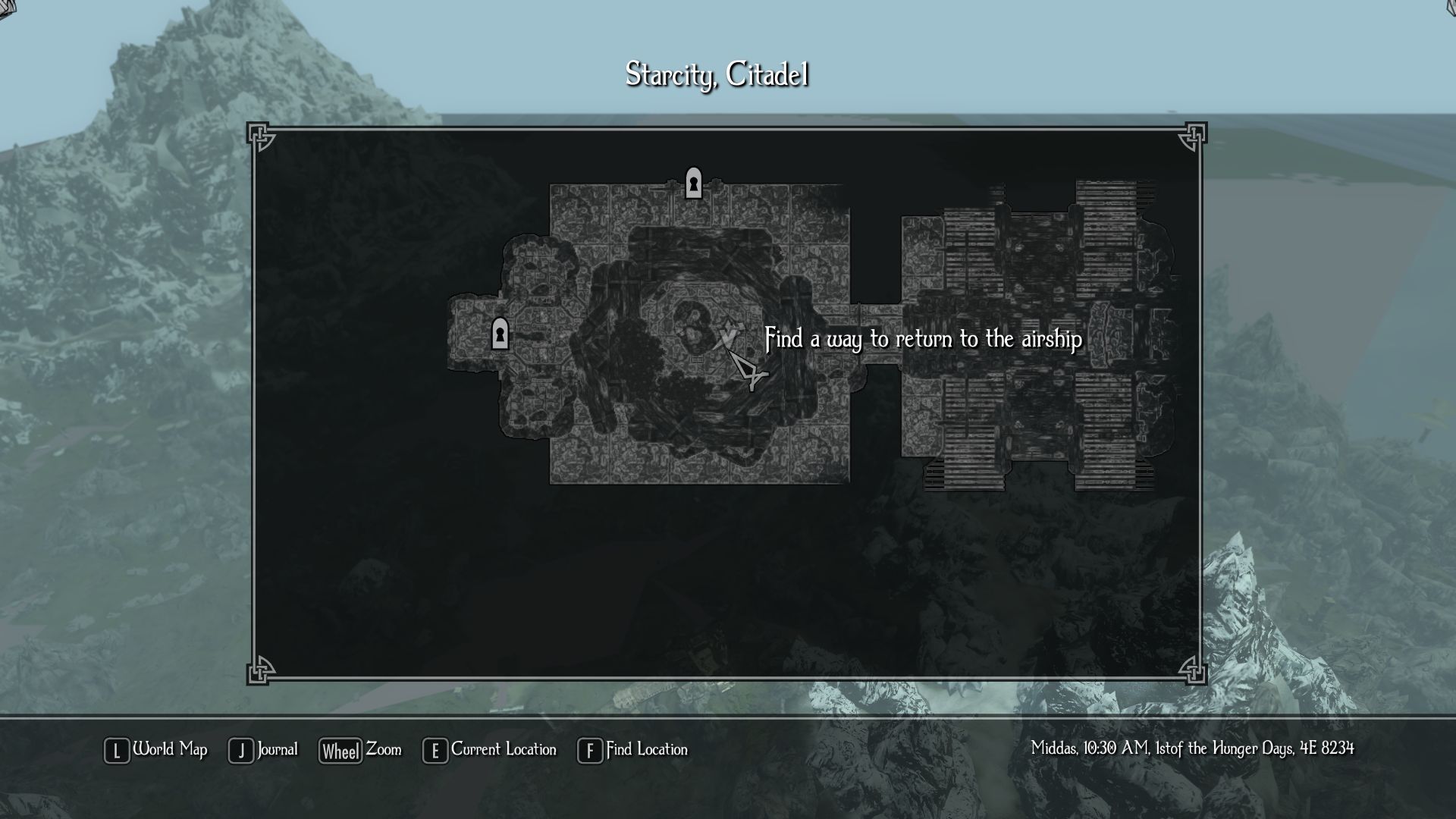Click the door marker in the citadel's west wing
Screen dimensions: 1456x819
[500, 334]
